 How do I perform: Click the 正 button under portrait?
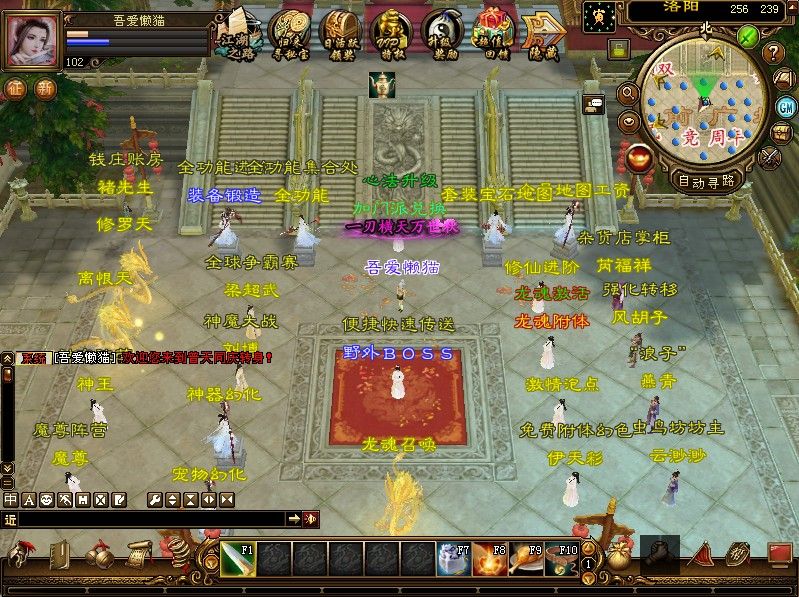tap(16, 88)
